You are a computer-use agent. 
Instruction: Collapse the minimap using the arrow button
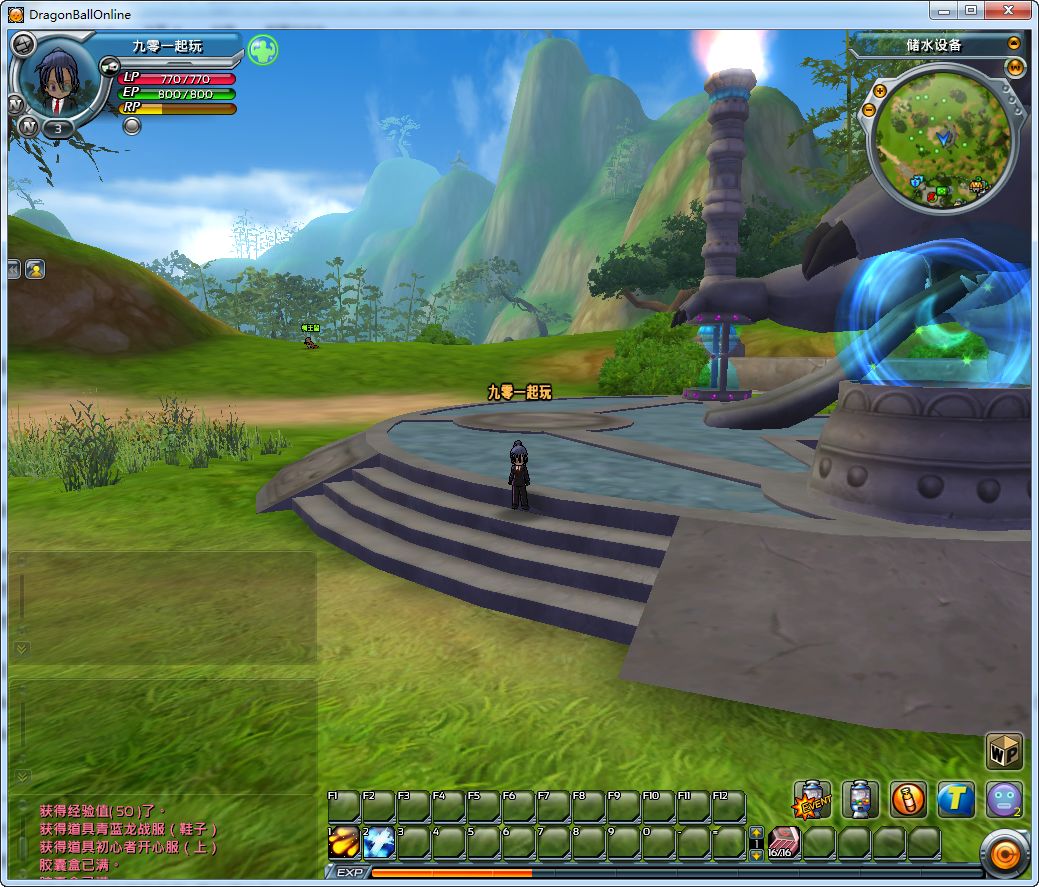1014,44
